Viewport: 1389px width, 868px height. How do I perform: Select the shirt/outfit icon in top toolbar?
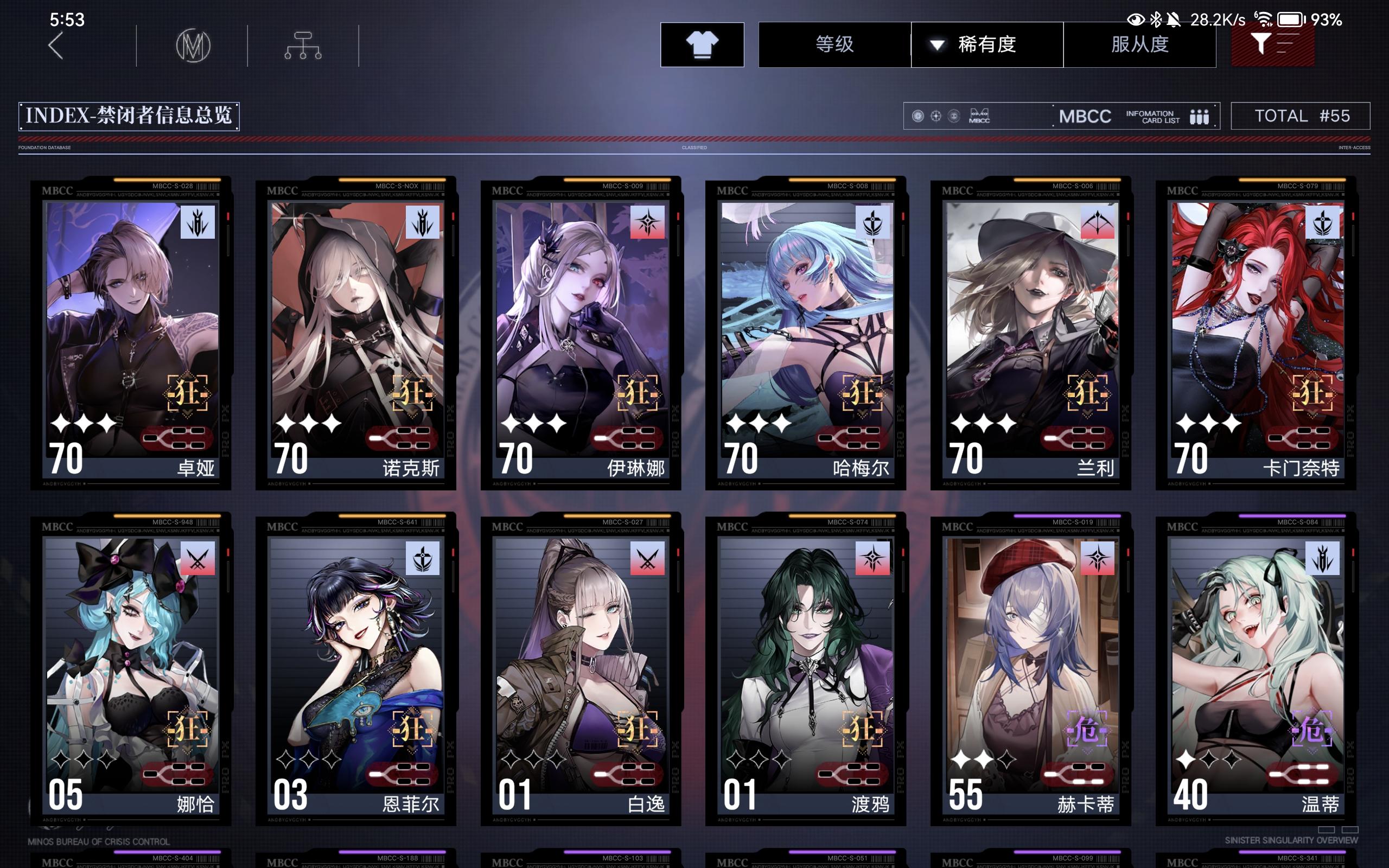(x=702, y=45)
